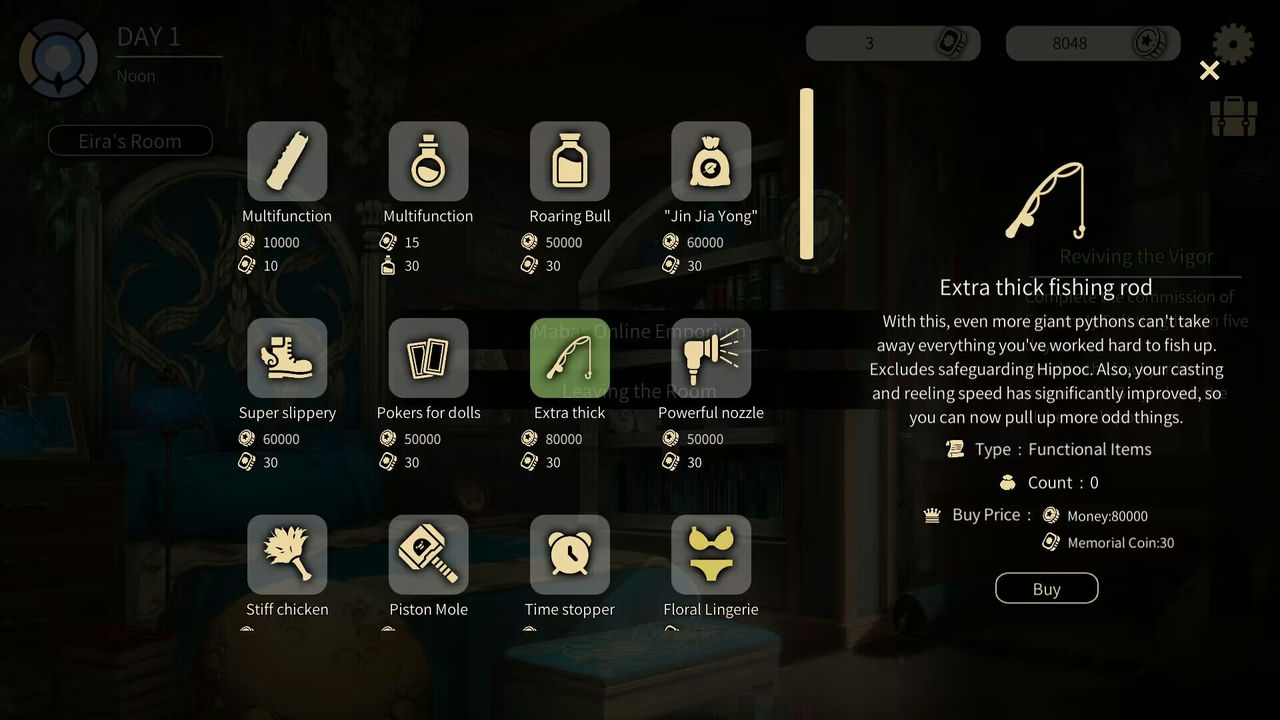Buy the Extra thick fishing rod
This screenshot has width=1280, height=720.
tap(1046, 588)
